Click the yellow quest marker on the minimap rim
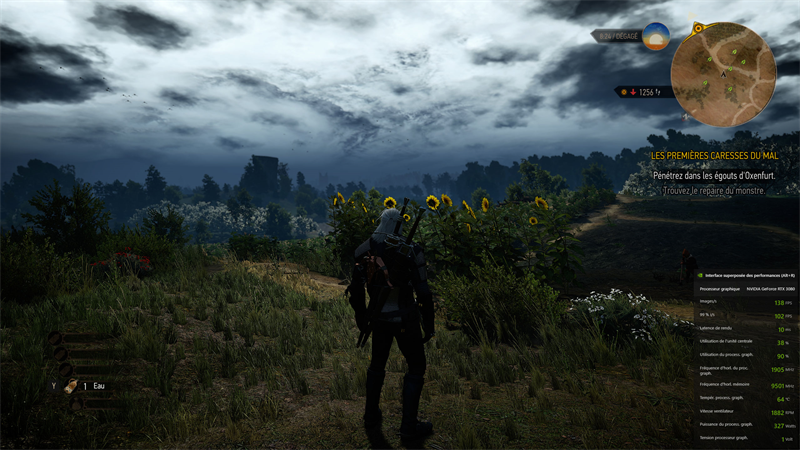This screenshot has height=450, width=800. pyautogui.click(x=697, y=27)
